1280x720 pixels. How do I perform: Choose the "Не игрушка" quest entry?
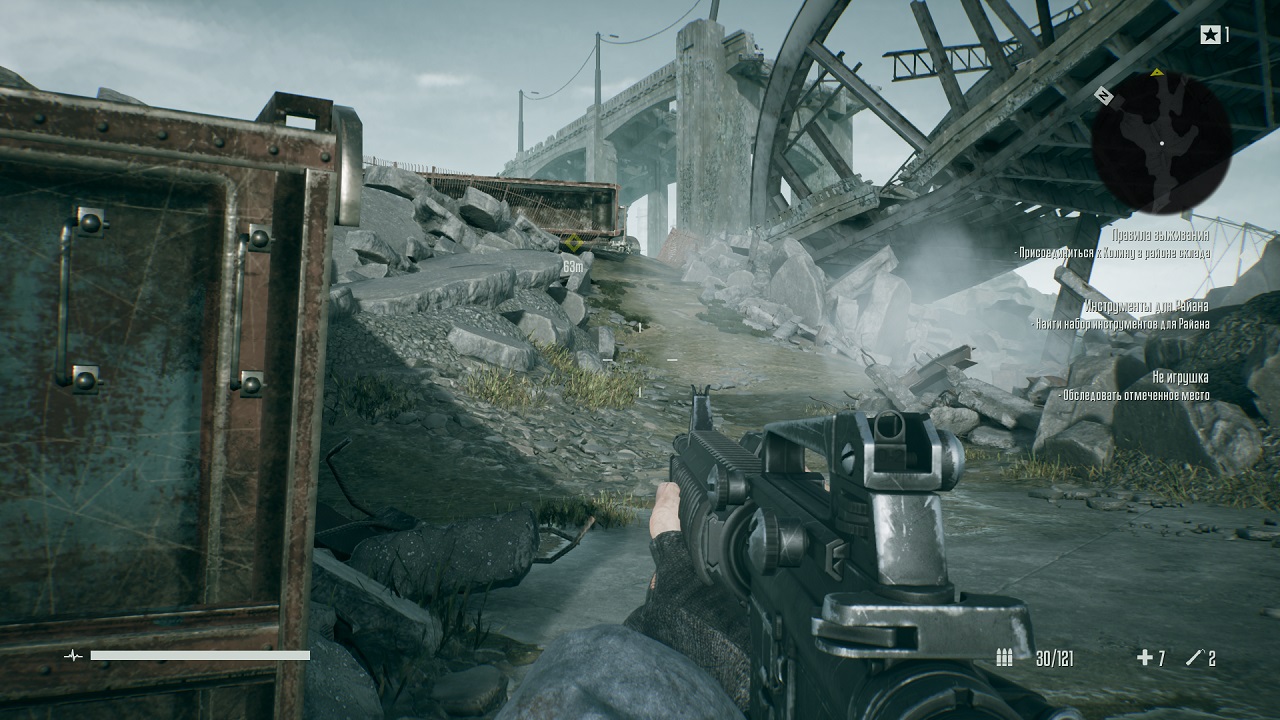click(1180, 377)
